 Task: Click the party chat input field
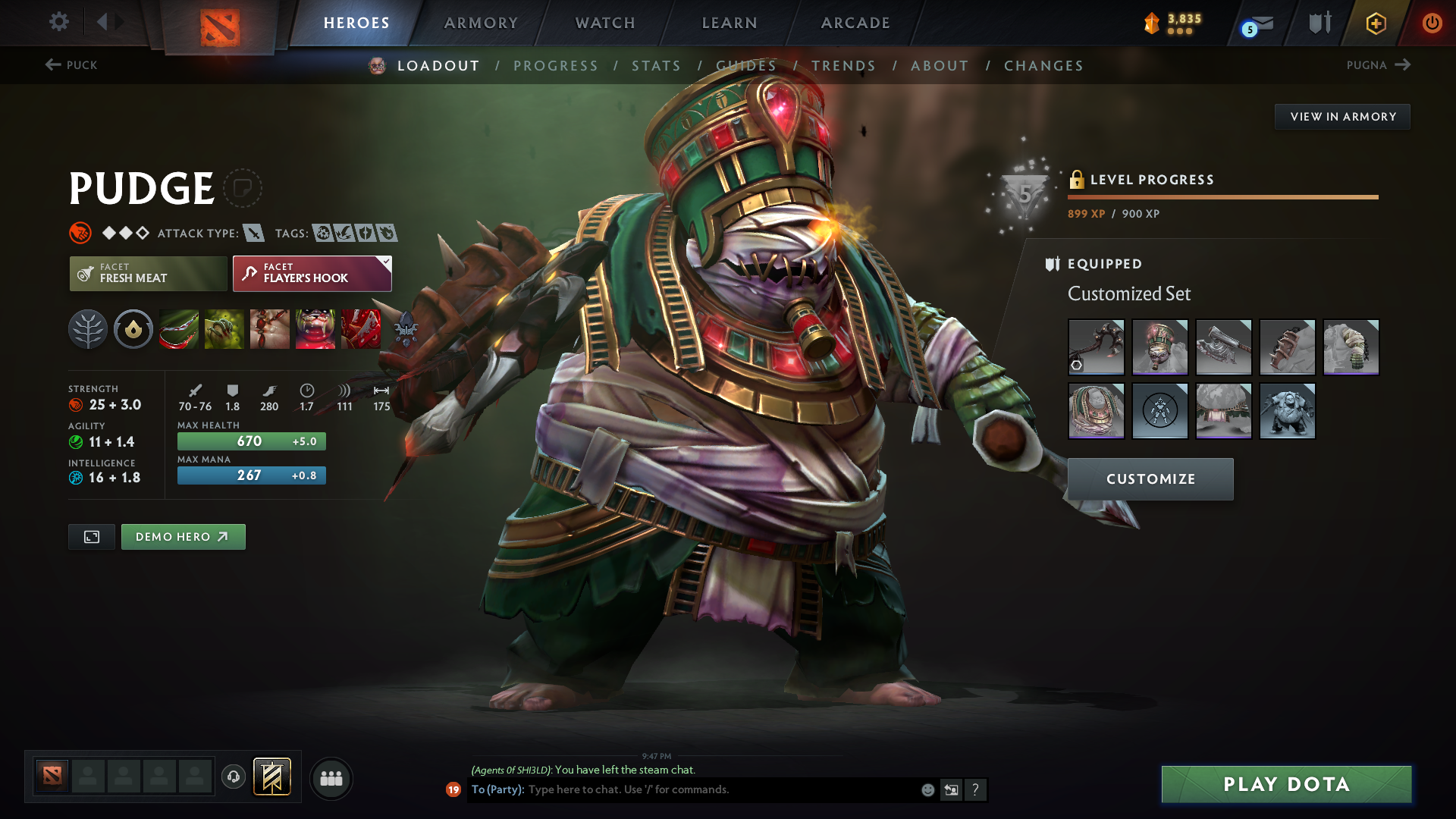coord(682,789)
